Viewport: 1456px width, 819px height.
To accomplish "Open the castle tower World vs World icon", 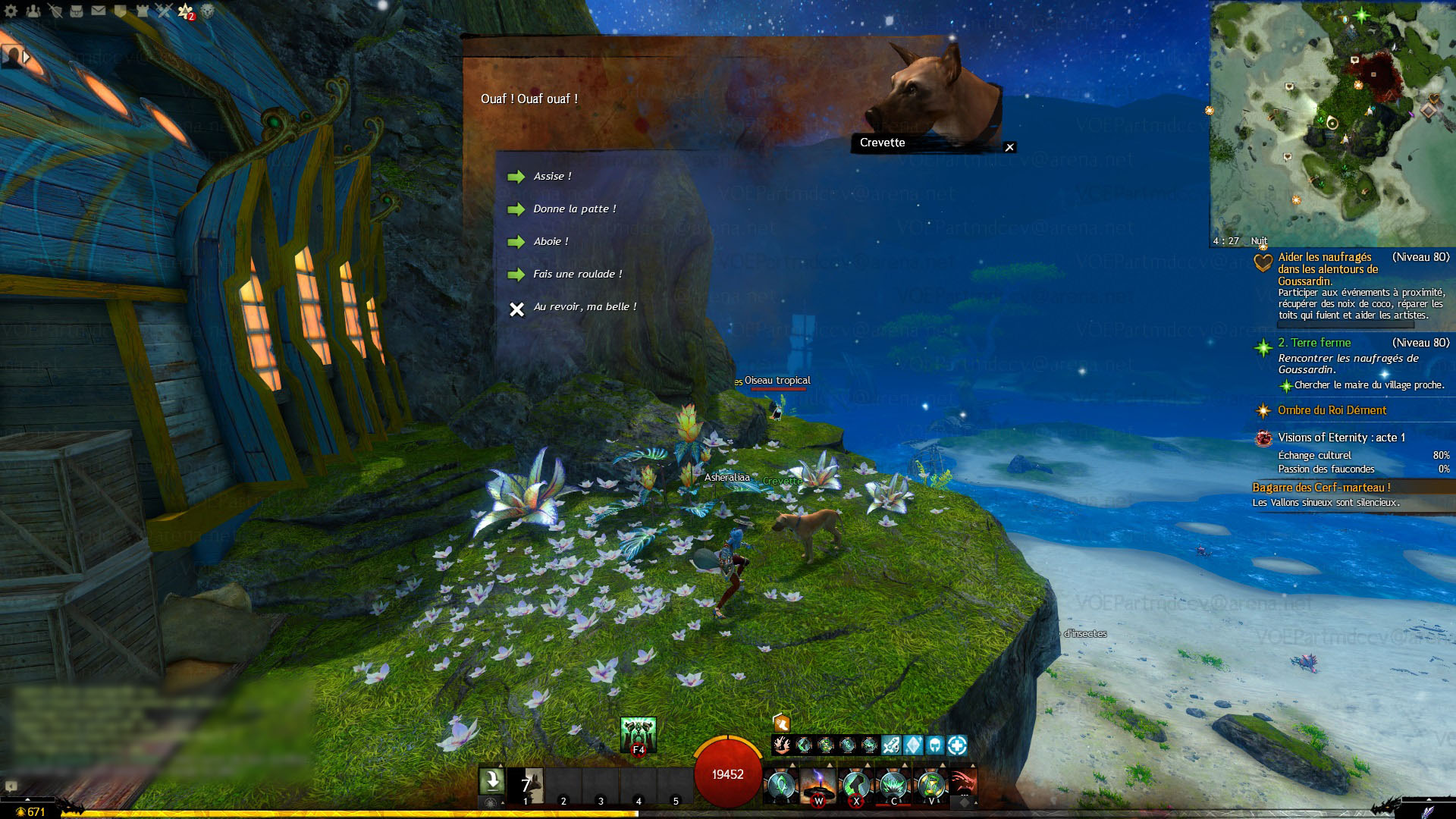I will (x=142, y=11).
